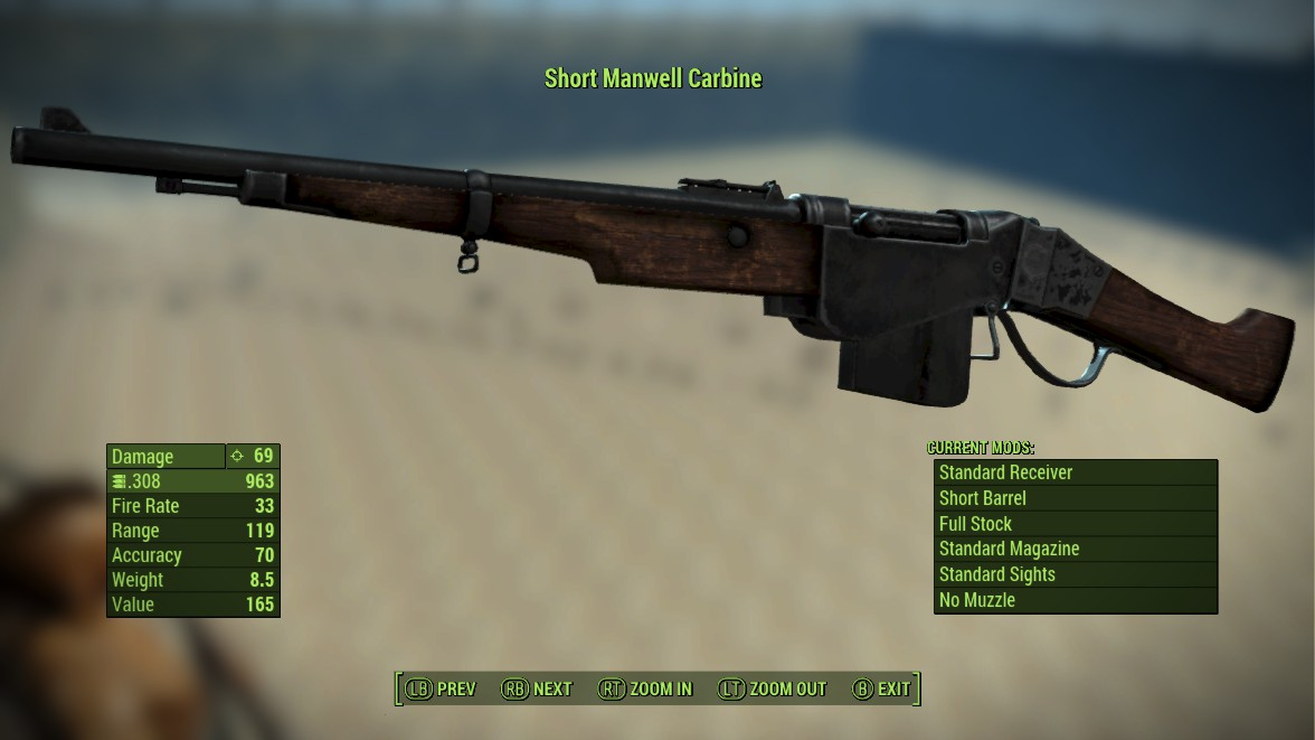Select the Standard Magazine mod entry
This screenshot has height=740, width=1315.
point(1075,549)
